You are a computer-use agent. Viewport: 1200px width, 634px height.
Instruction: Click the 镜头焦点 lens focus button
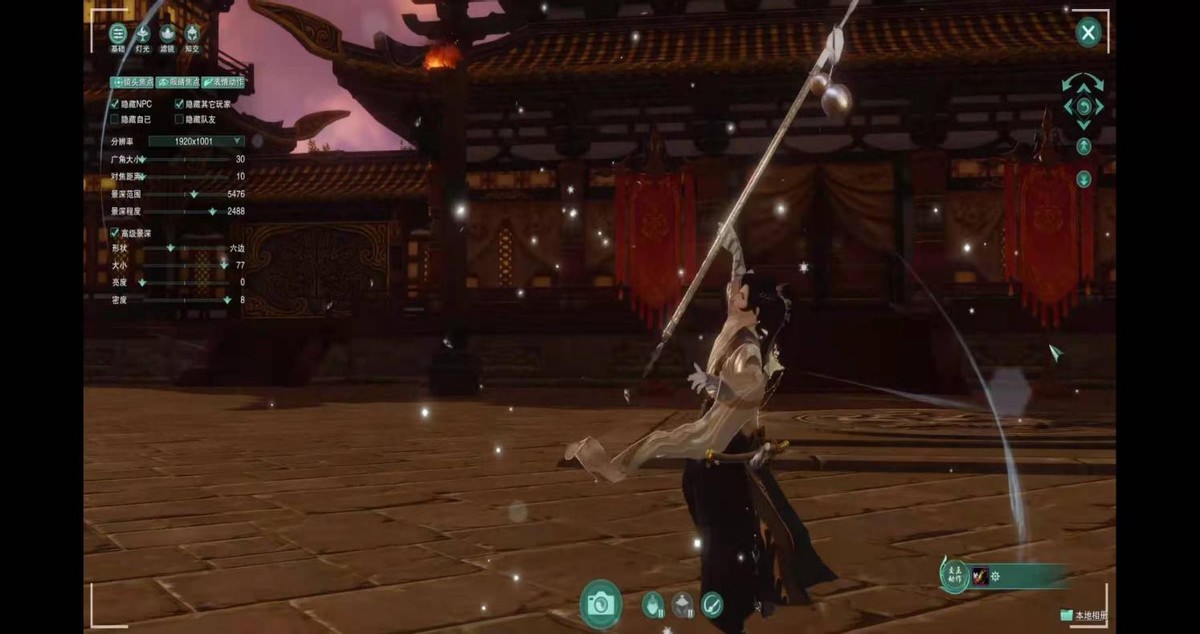tap(131, 83)
